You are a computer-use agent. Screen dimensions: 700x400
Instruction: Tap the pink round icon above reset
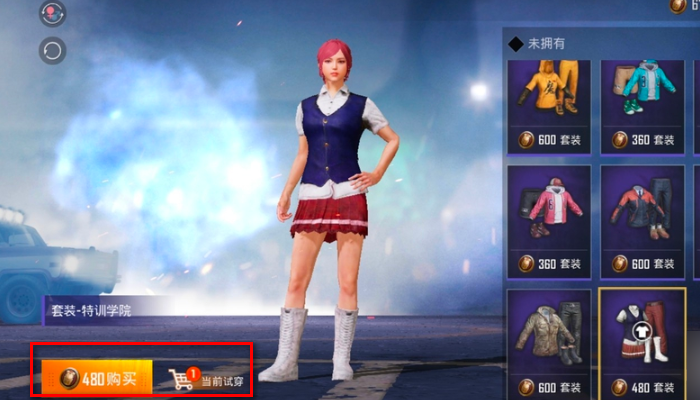pyautogui.click(x=52, y=13)
